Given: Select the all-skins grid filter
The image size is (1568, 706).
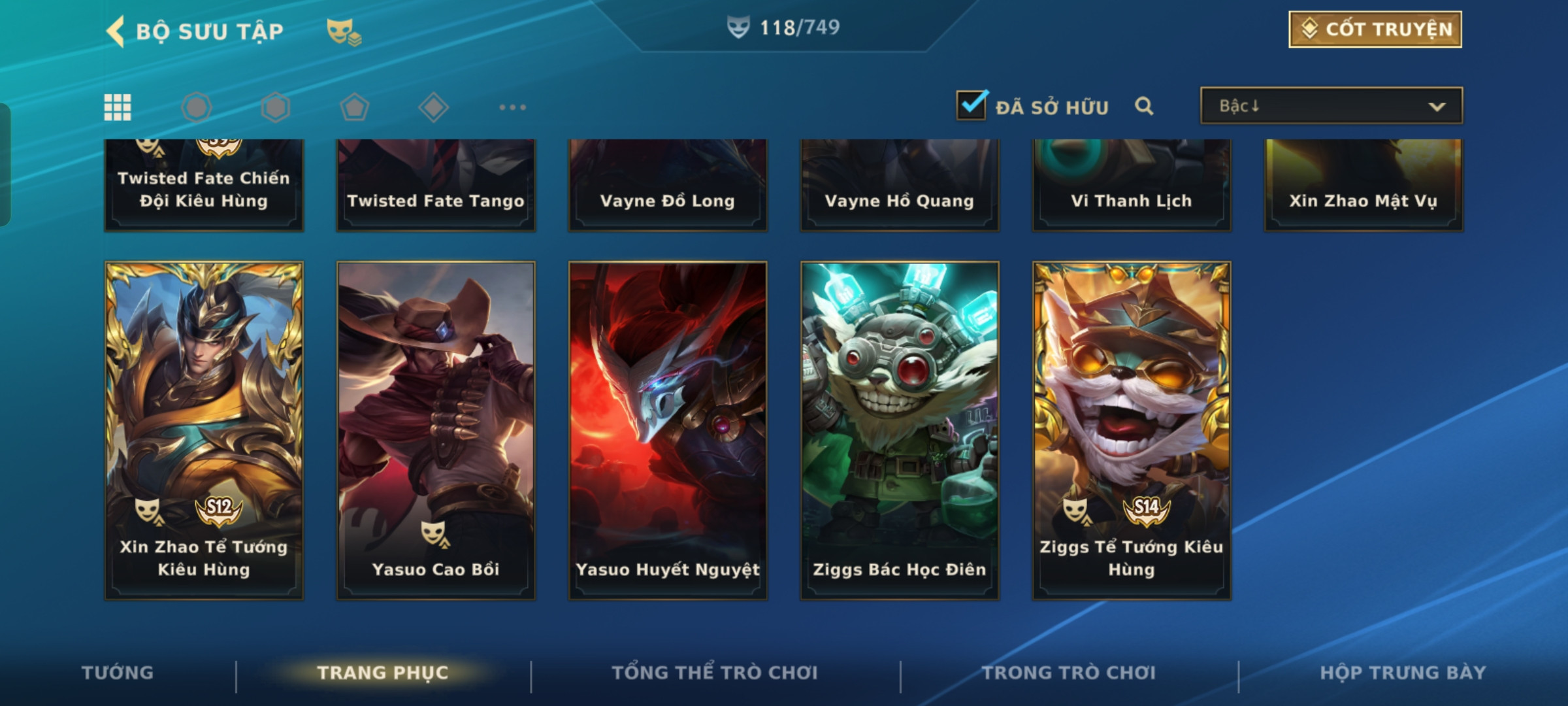Looking at the screenshot, I should pos(118,107).
